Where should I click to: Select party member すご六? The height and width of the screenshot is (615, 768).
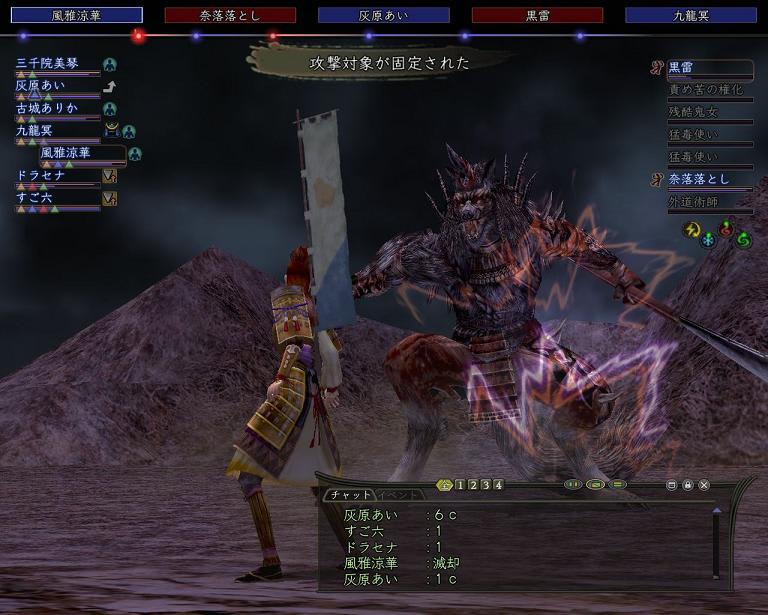pyautogui.click(x=38, y=197)
